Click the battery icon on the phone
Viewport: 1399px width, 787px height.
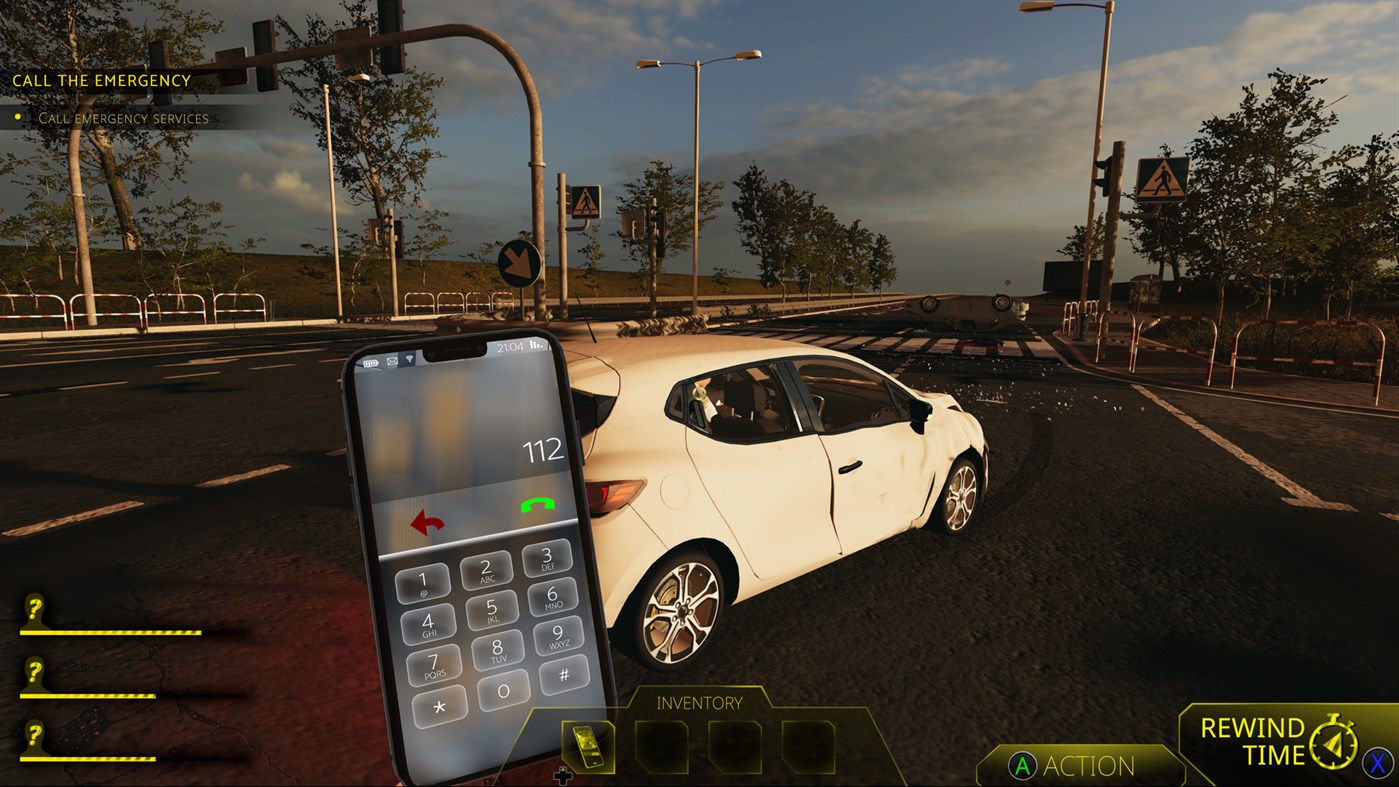pyautogui.click(x=371, y=362)
